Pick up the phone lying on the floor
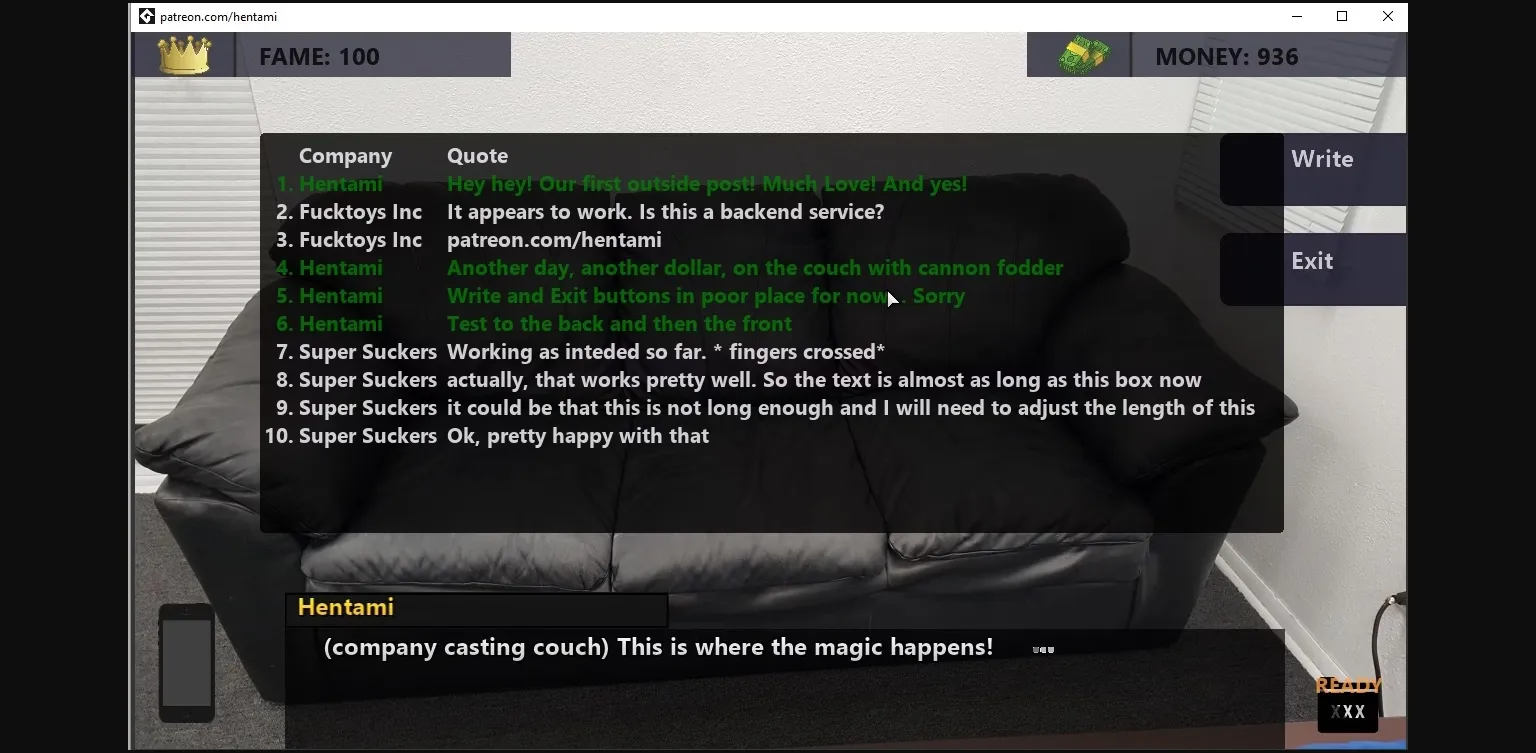Screen dimensions: 1536x753 pyautogui.click(x=186, y=663)
